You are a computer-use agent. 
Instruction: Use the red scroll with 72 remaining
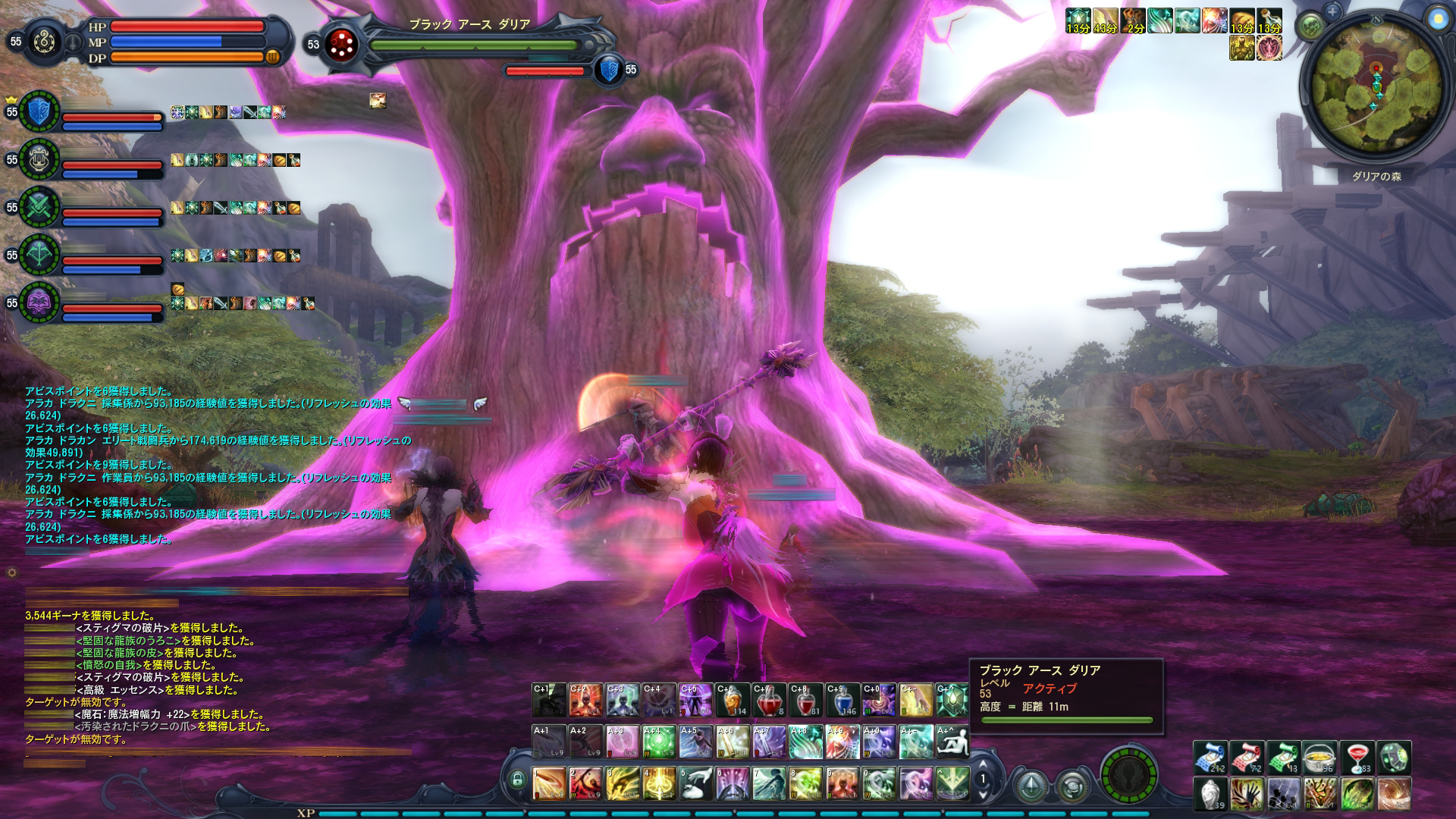(1247, 758)
